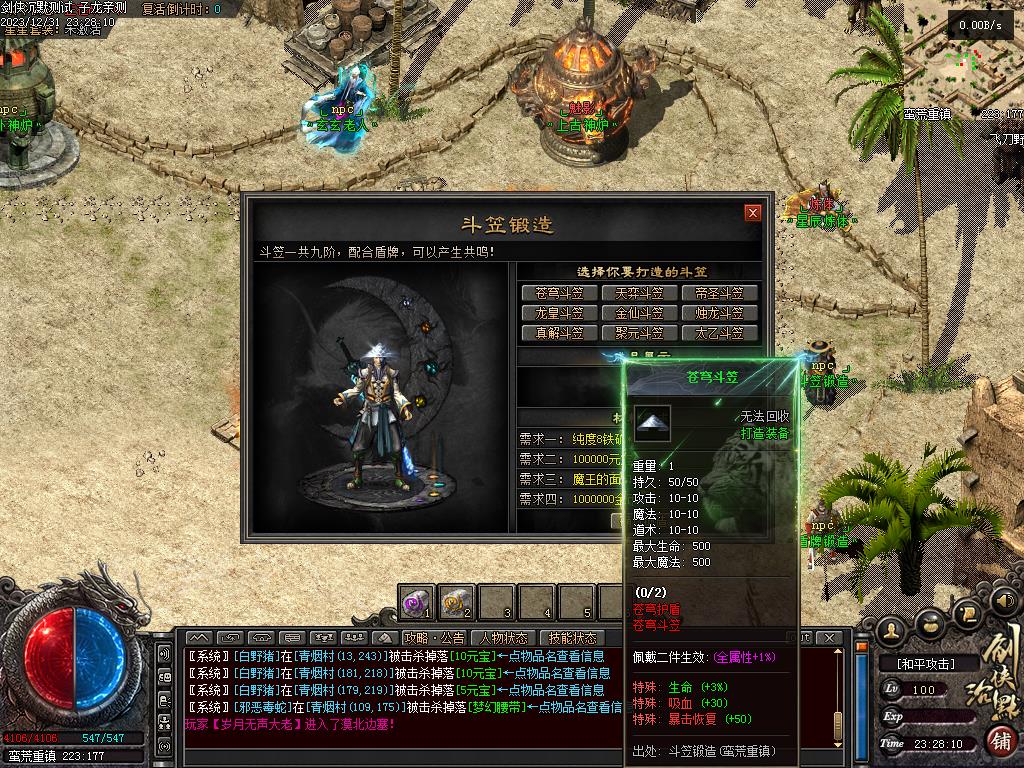
Task: Switch to the 人物状态 character status tab
Action: tap(503, 638)
